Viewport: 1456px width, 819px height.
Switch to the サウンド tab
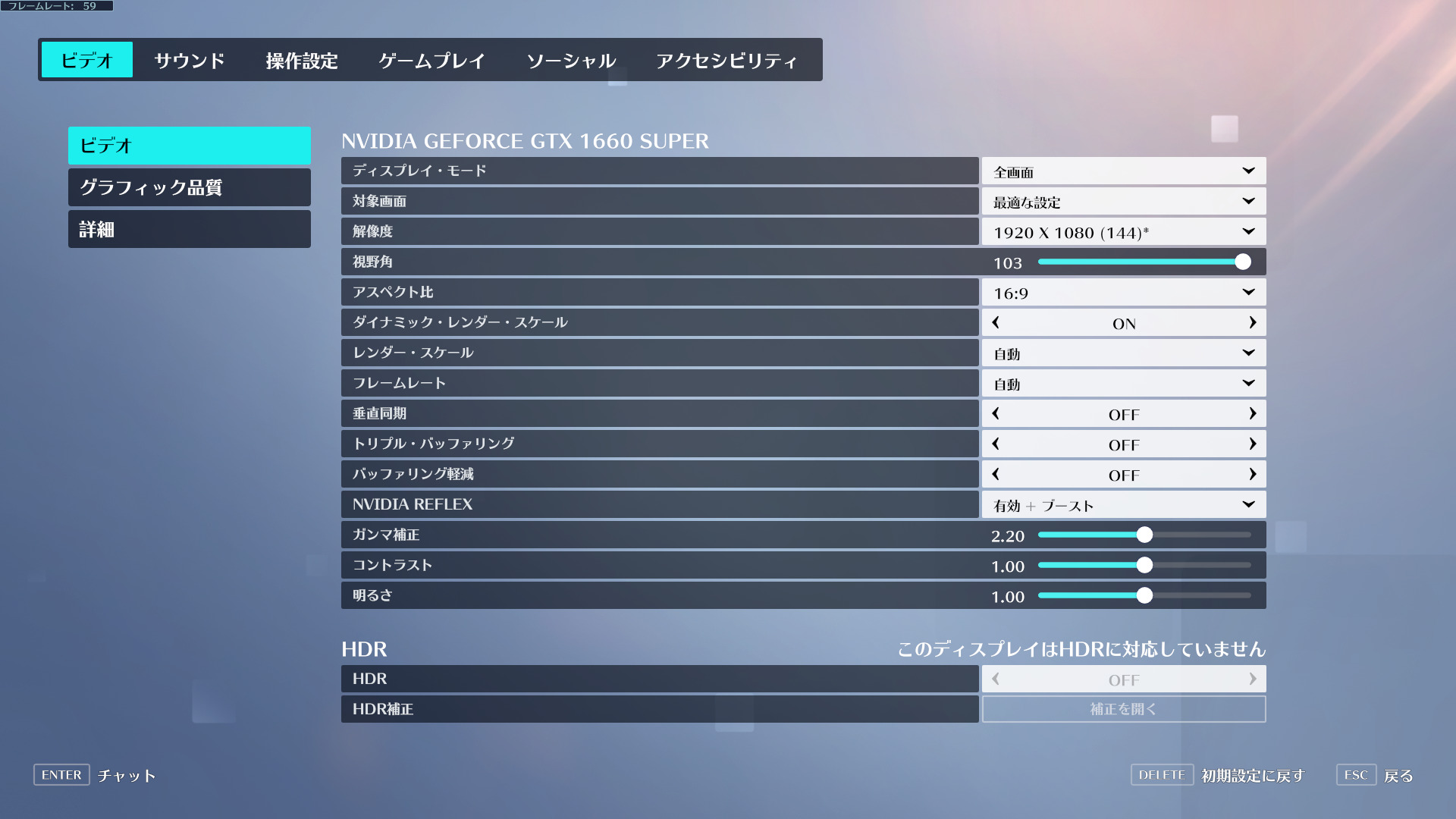pyautogui.click(x=189, y=60)
